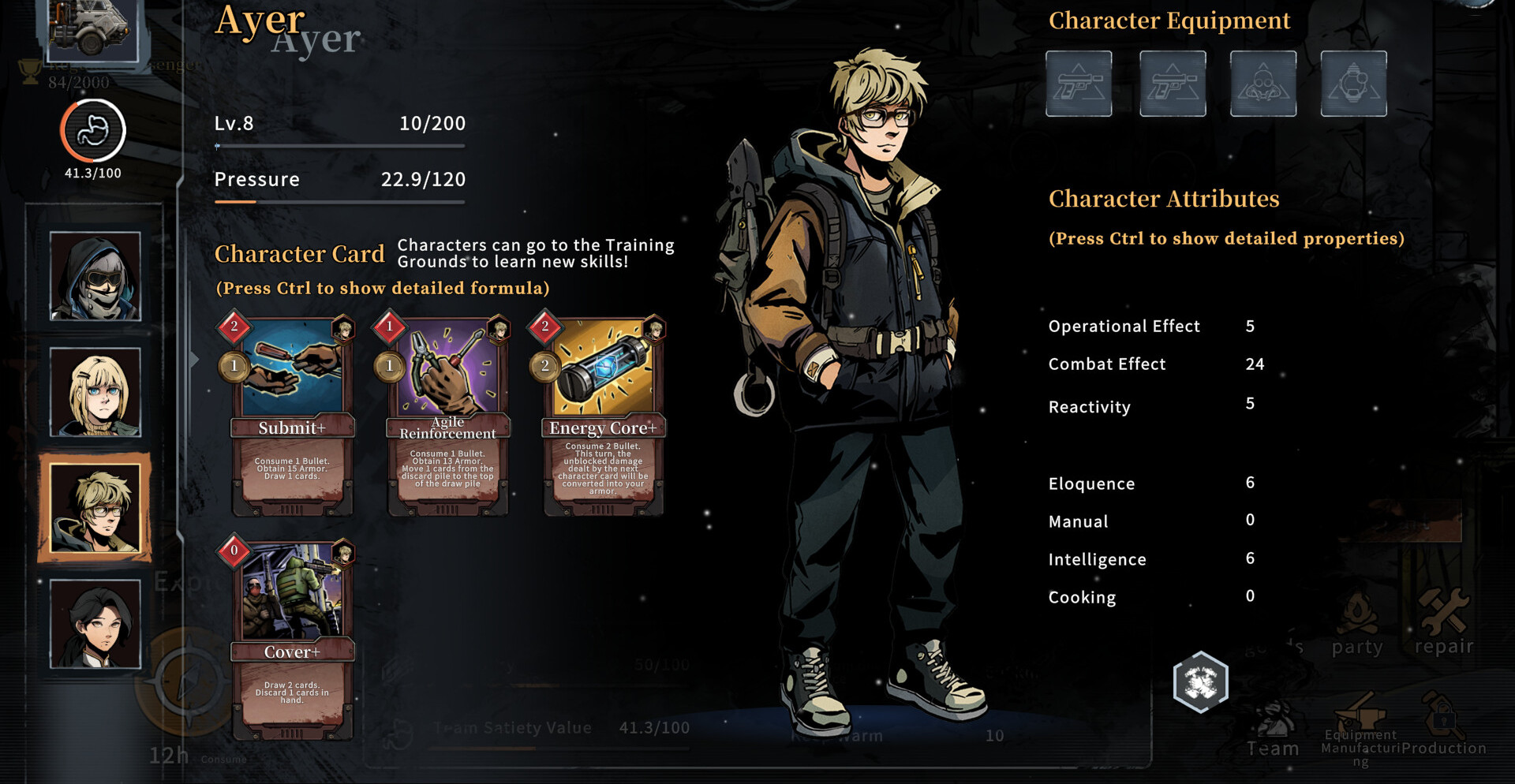Click the truck vehicle thumbnail
The height and width of the screenshot is (784, 1515).
(92, 29)
